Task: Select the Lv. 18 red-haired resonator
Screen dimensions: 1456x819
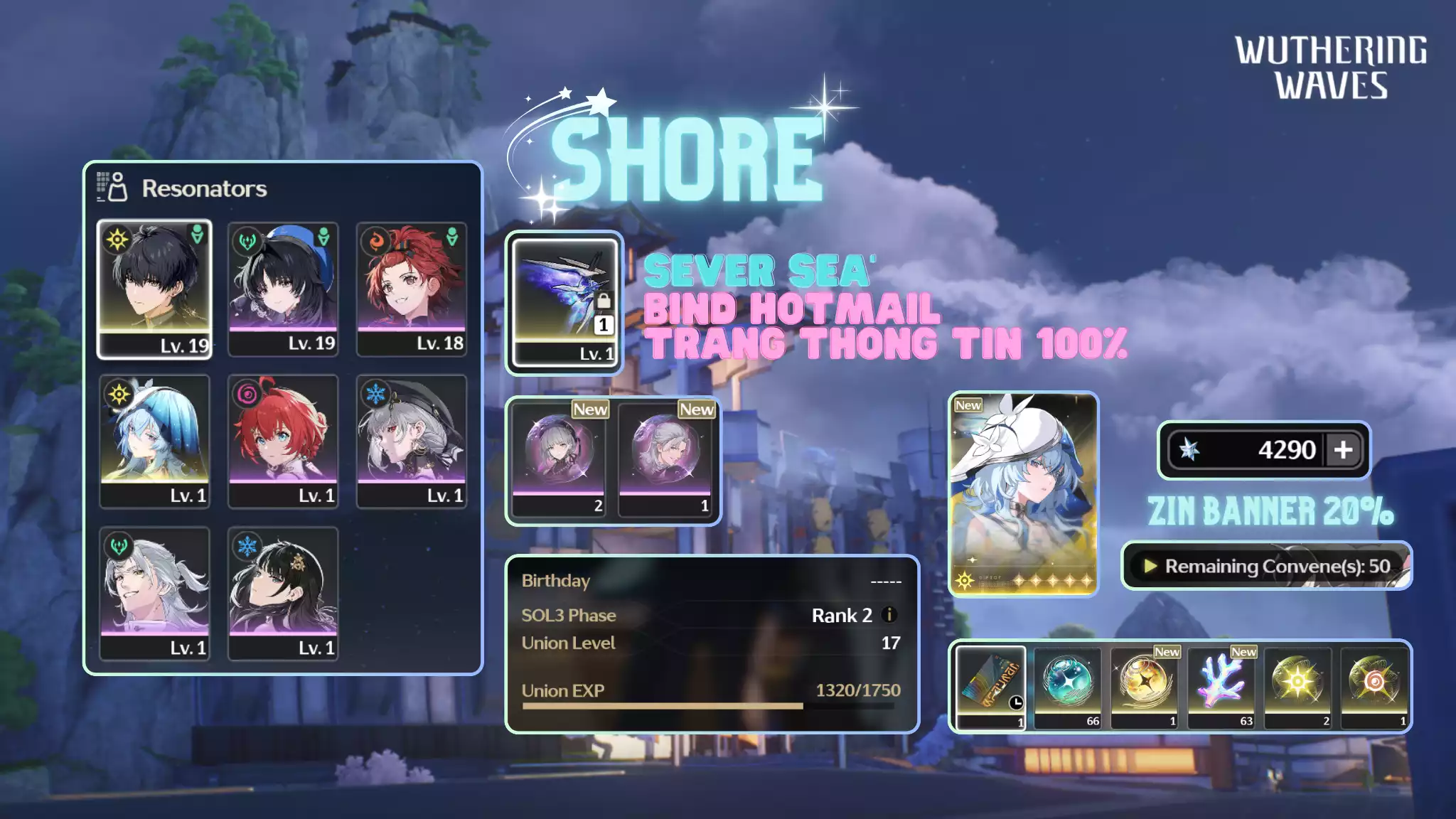Action: tap(412, 288)
